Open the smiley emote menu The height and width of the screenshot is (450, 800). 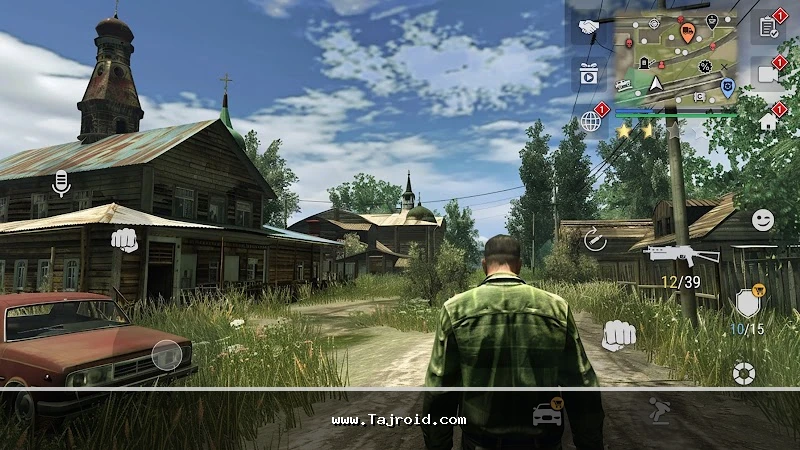tap(763, 218)
